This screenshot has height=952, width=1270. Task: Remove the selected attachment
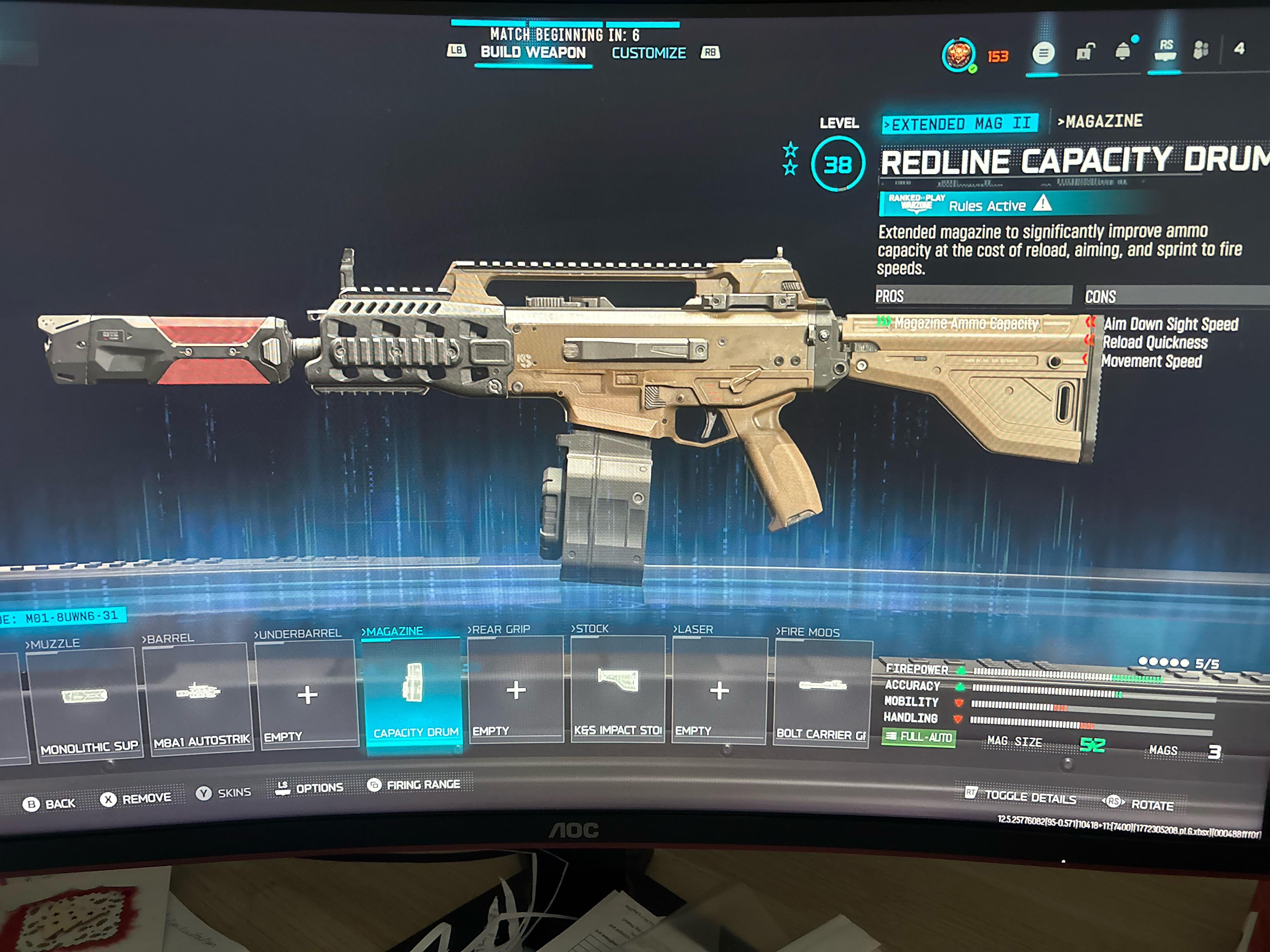(x=136, y=798)
